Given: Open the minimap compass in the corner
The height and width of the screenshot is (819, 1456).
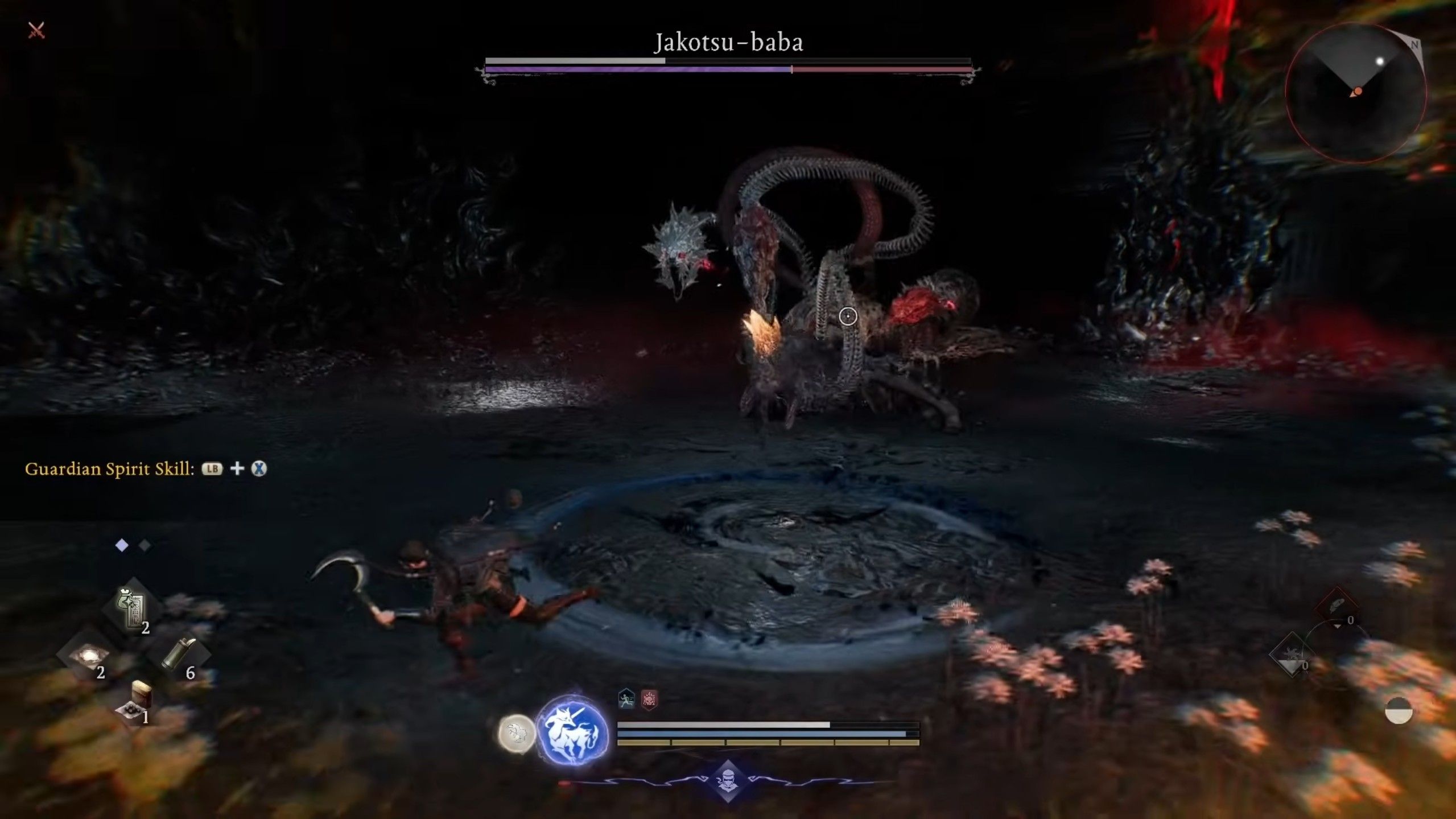Looking at the screenshot, I should (1358, 91).
